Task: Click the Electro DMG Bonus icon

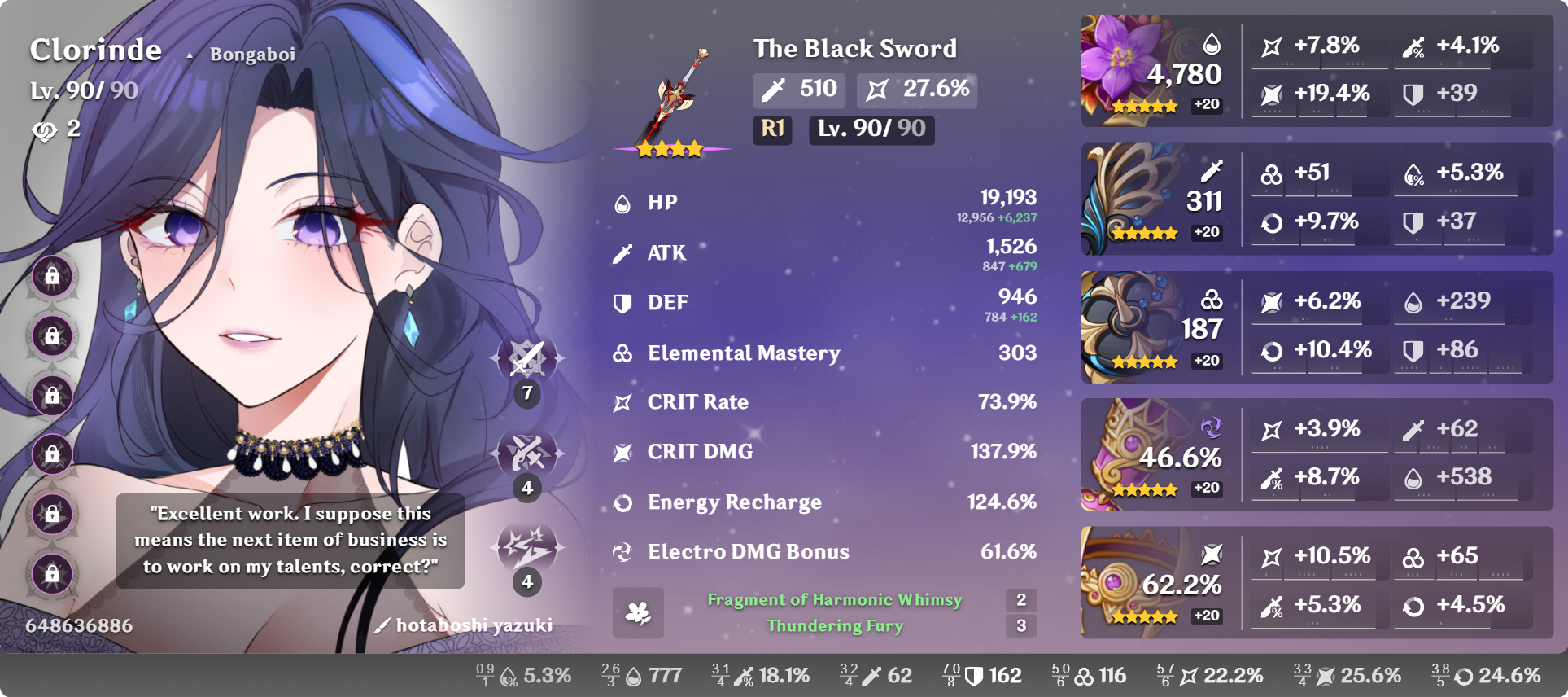Action: click(x=623, y=551)
